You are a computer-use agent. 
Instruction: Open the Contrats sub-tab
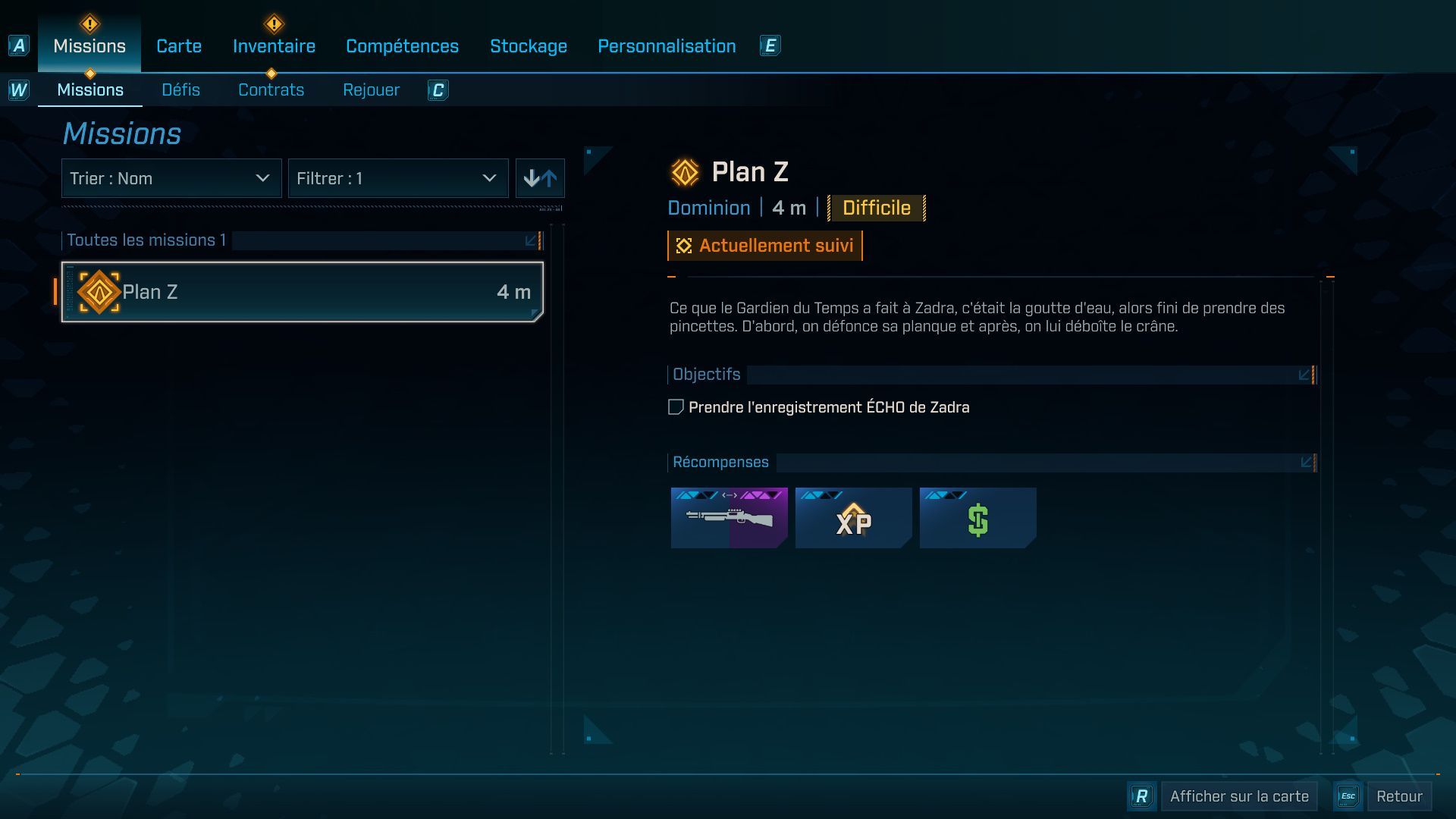[x=271, y=89]
